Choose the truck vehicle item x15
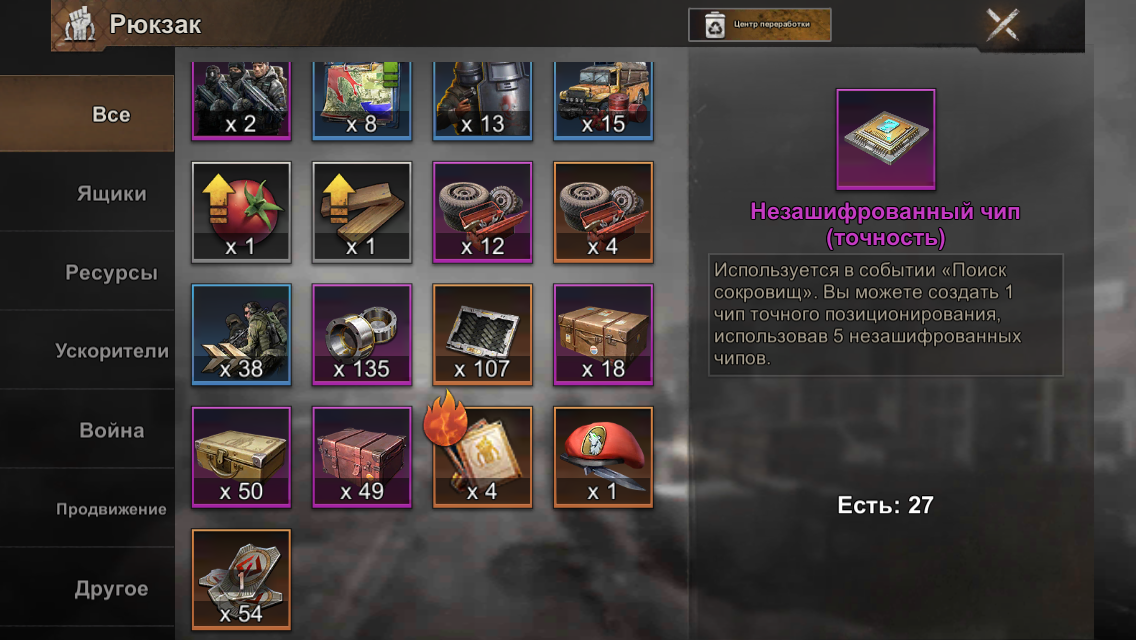 603,100
